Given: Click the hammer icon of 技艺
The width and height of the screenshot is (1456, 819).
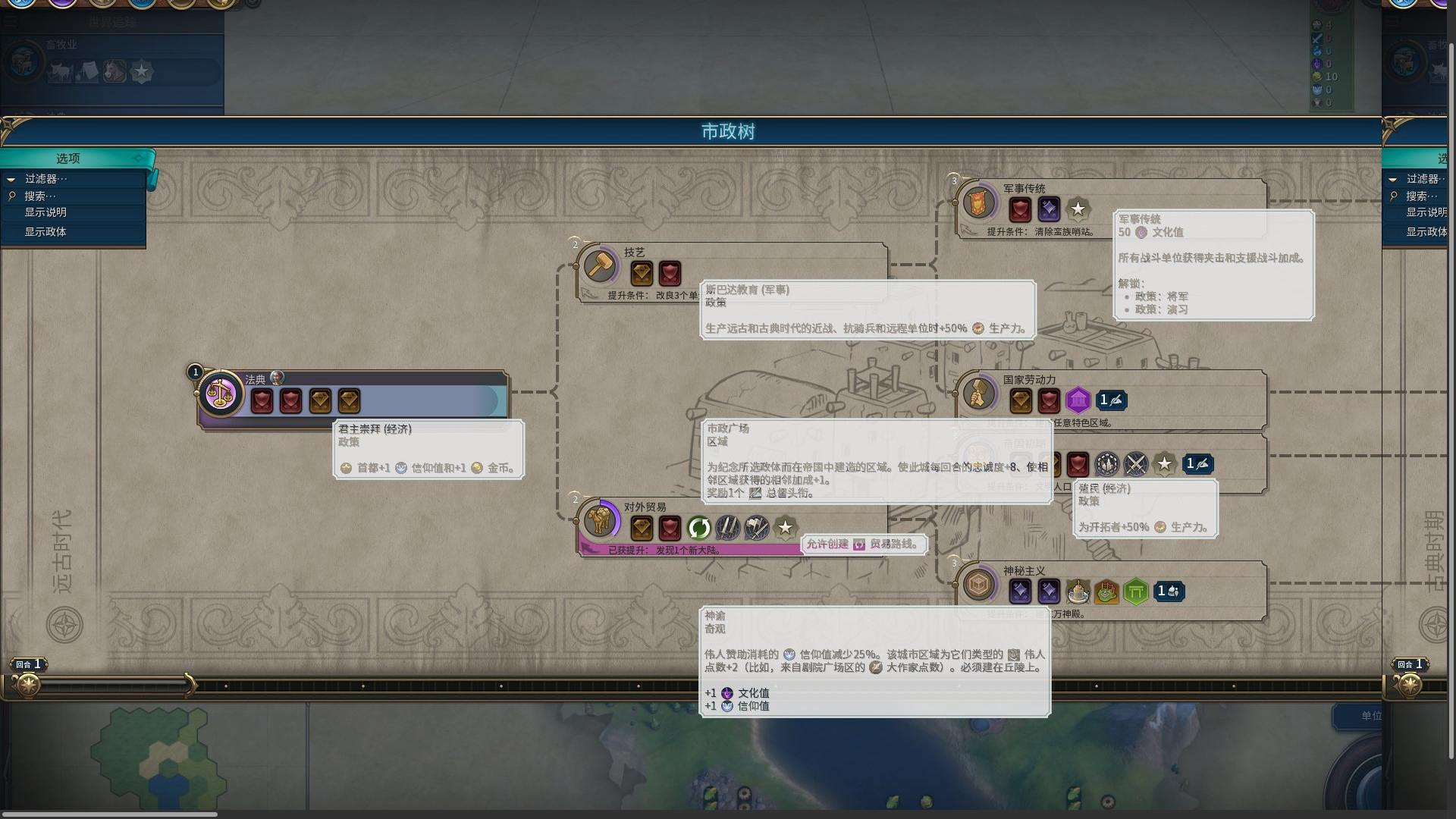Looking at the screenshot, I should [x=600, y=266].
